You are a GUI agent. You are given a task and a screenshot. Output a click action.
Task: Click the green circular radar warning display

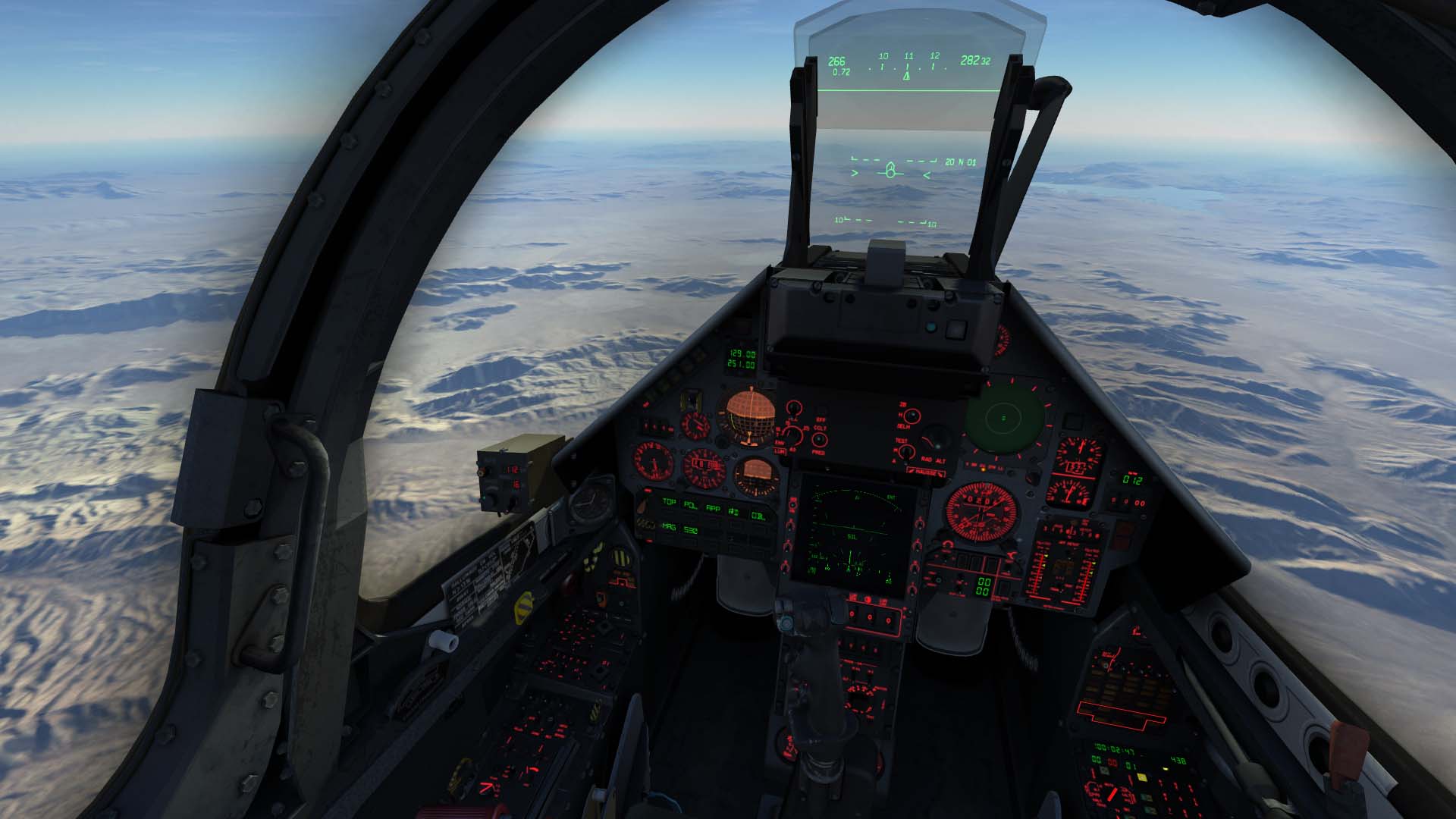(1004, 419)
